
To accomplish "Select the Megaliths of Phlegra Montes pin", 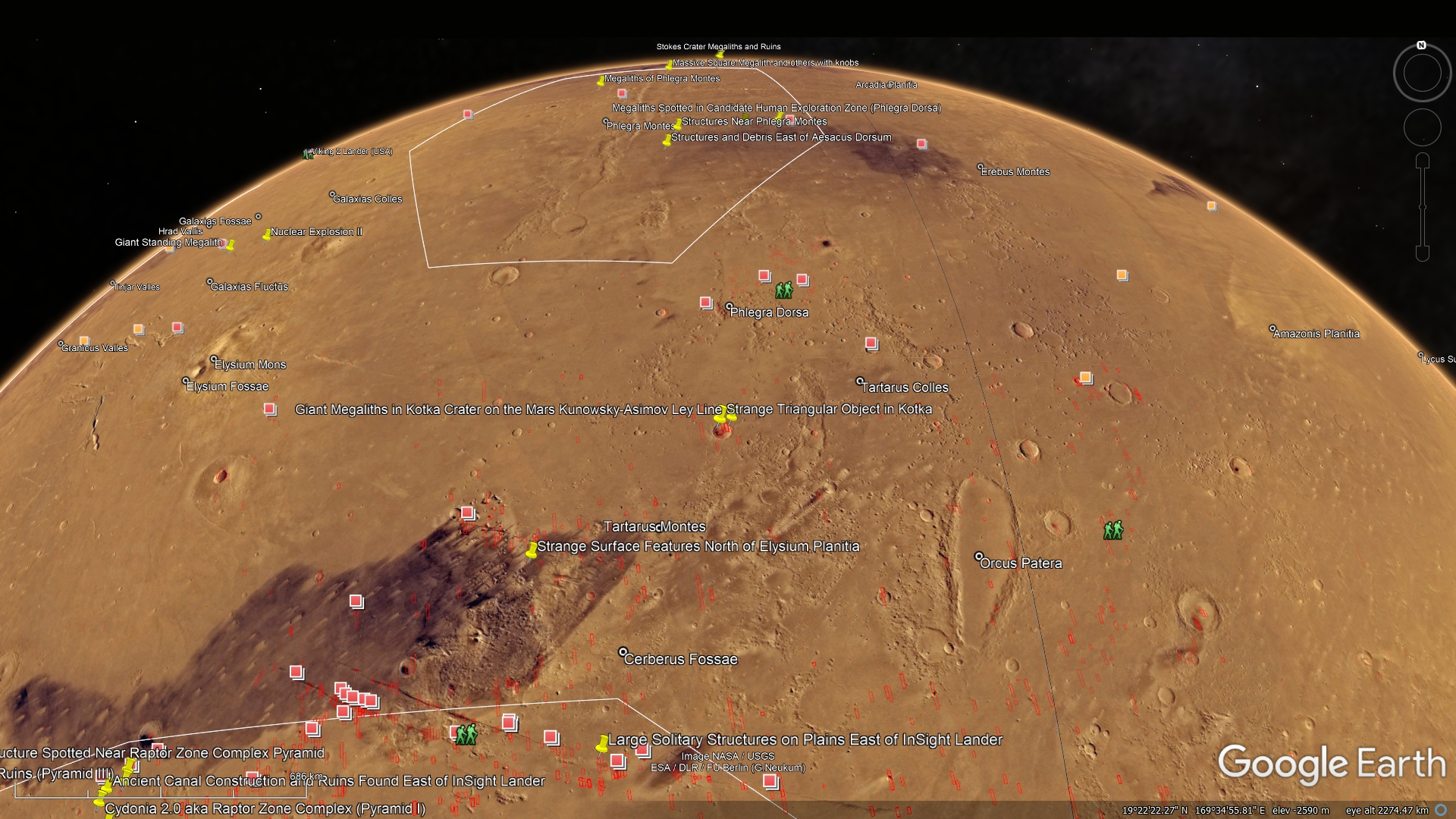I will pos(601,80).
